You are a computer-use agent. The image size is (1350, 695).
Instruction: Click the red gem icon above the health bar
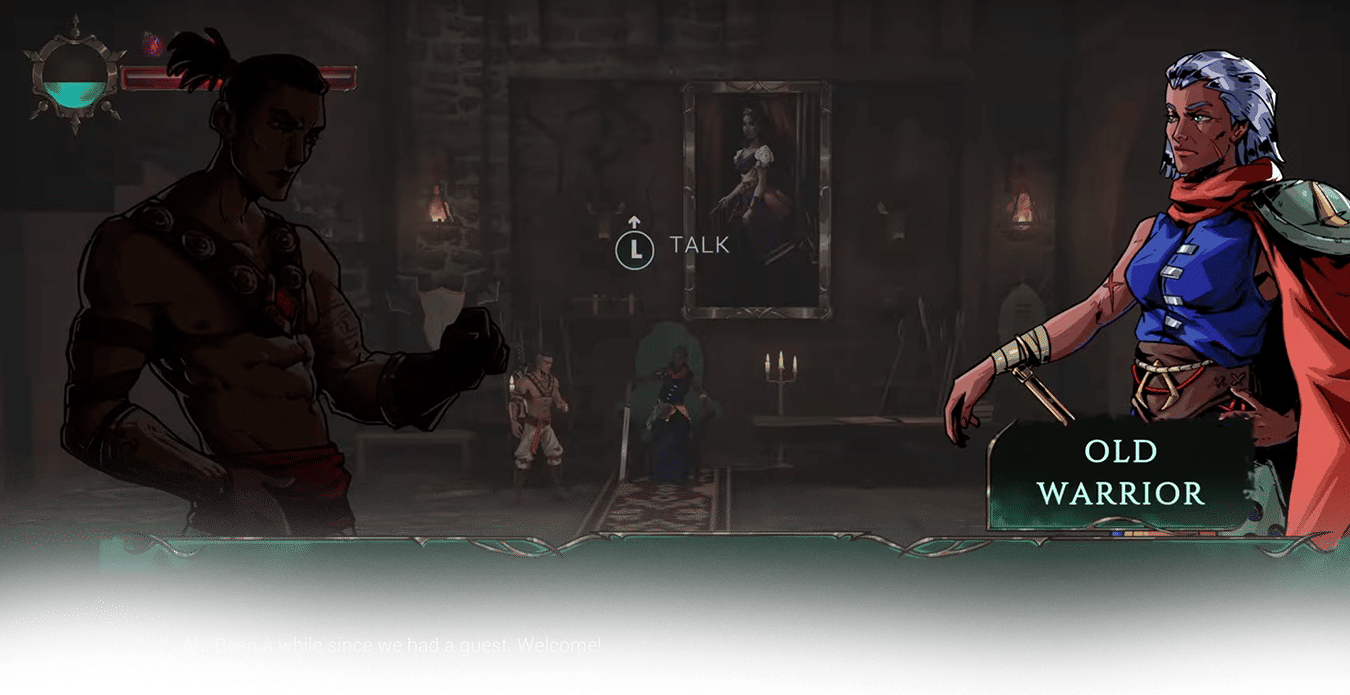151,43
